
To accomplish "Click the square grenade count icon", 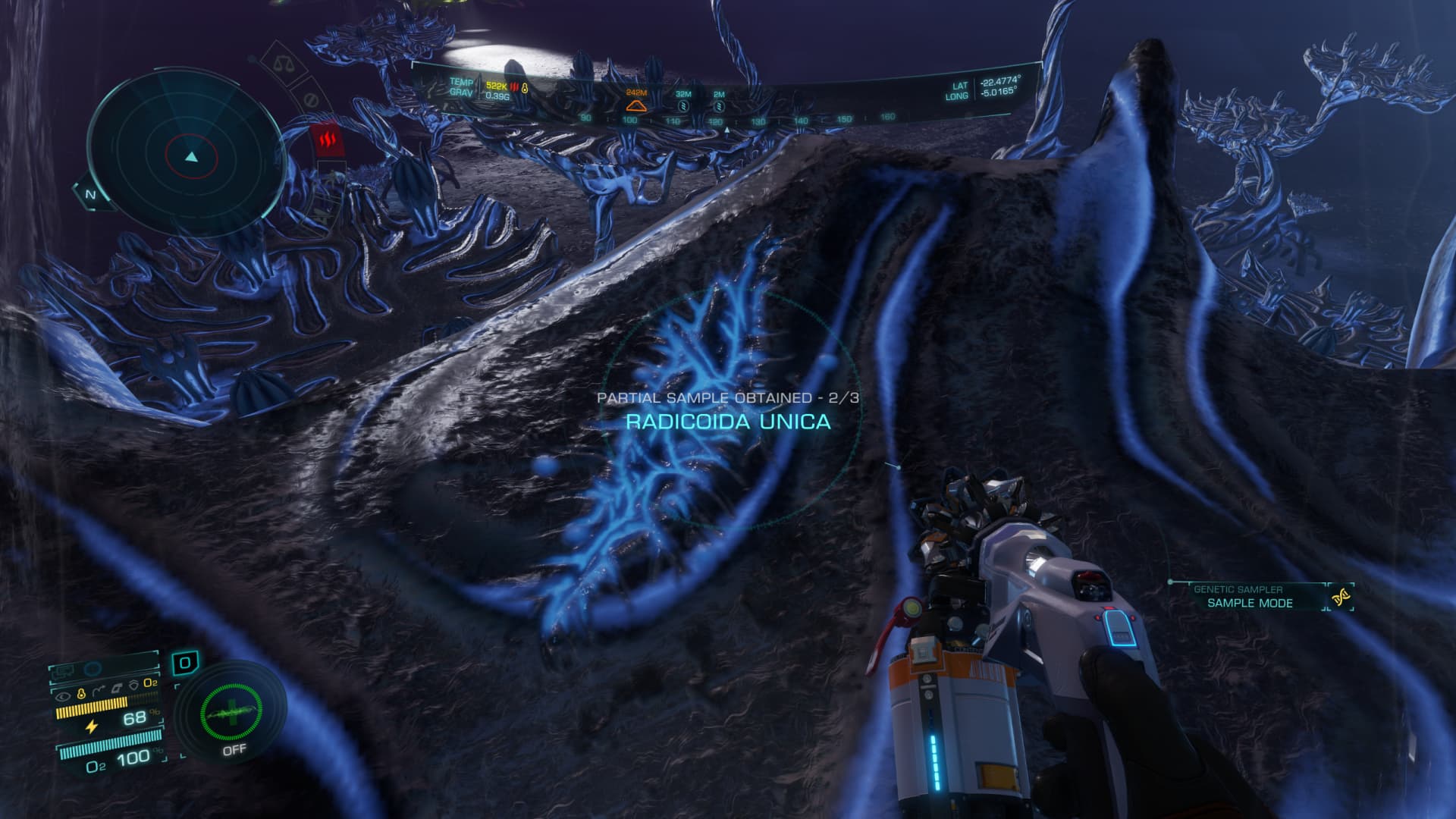I will point(184,664).
